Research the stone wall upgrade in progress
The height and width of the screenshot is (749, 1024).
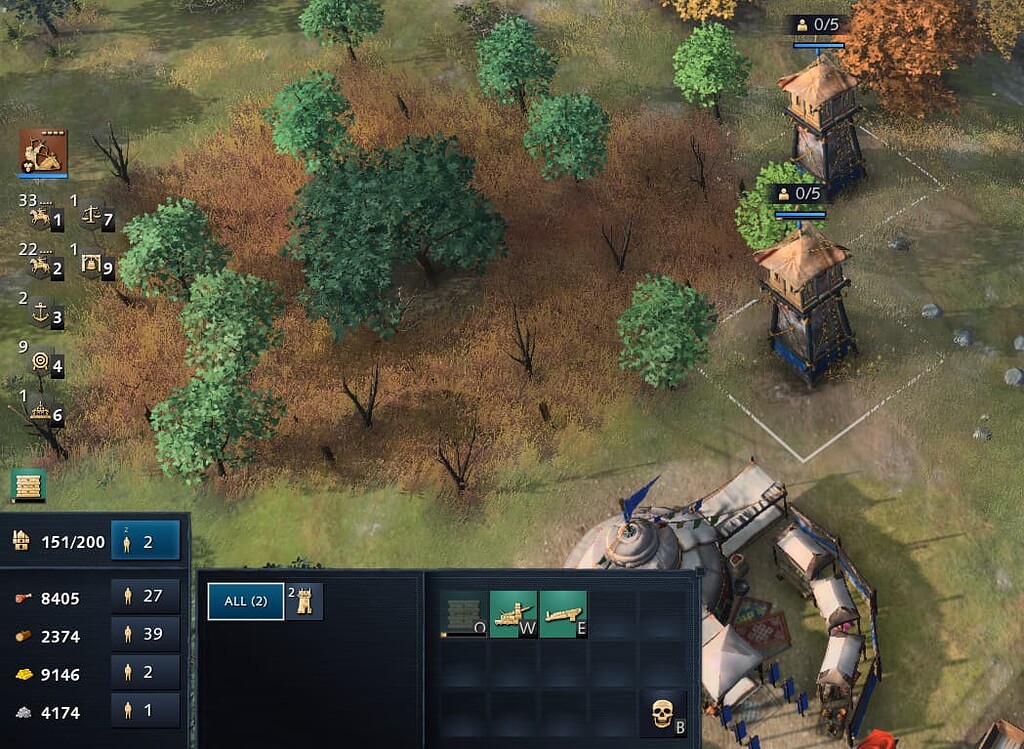(464, 614)
